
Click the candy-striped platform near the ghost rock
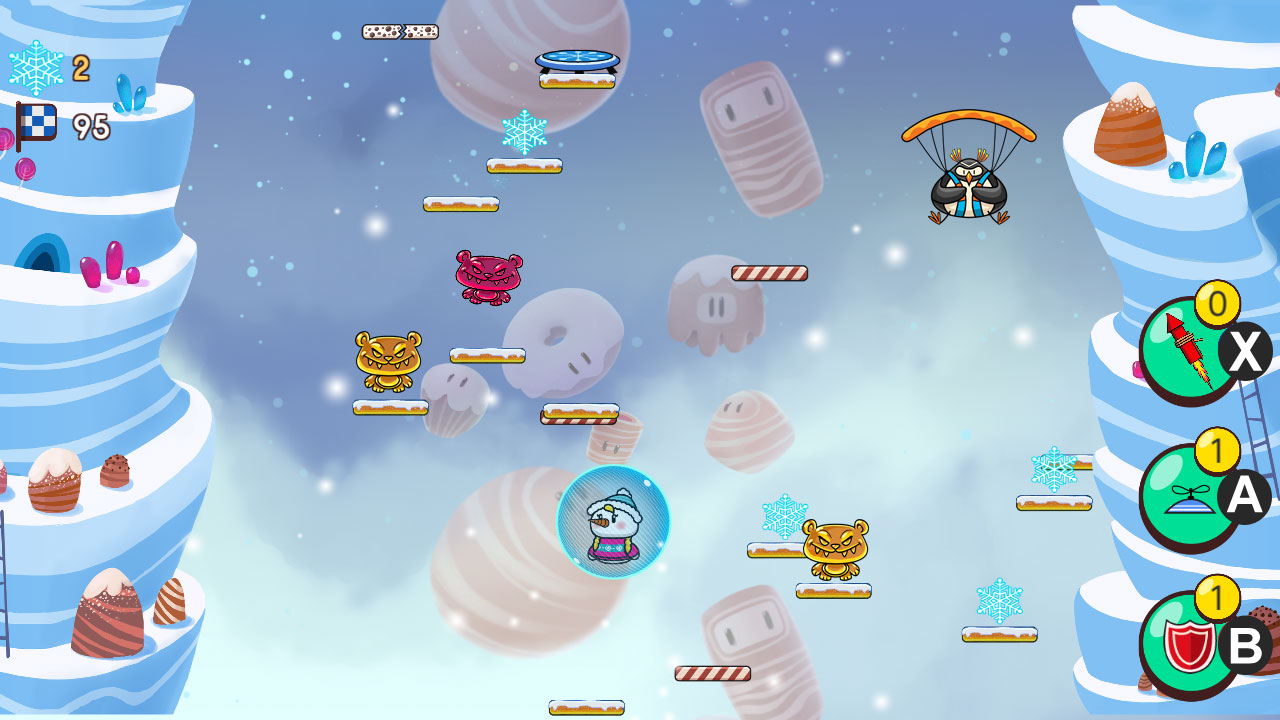click(x=768, y=271)
